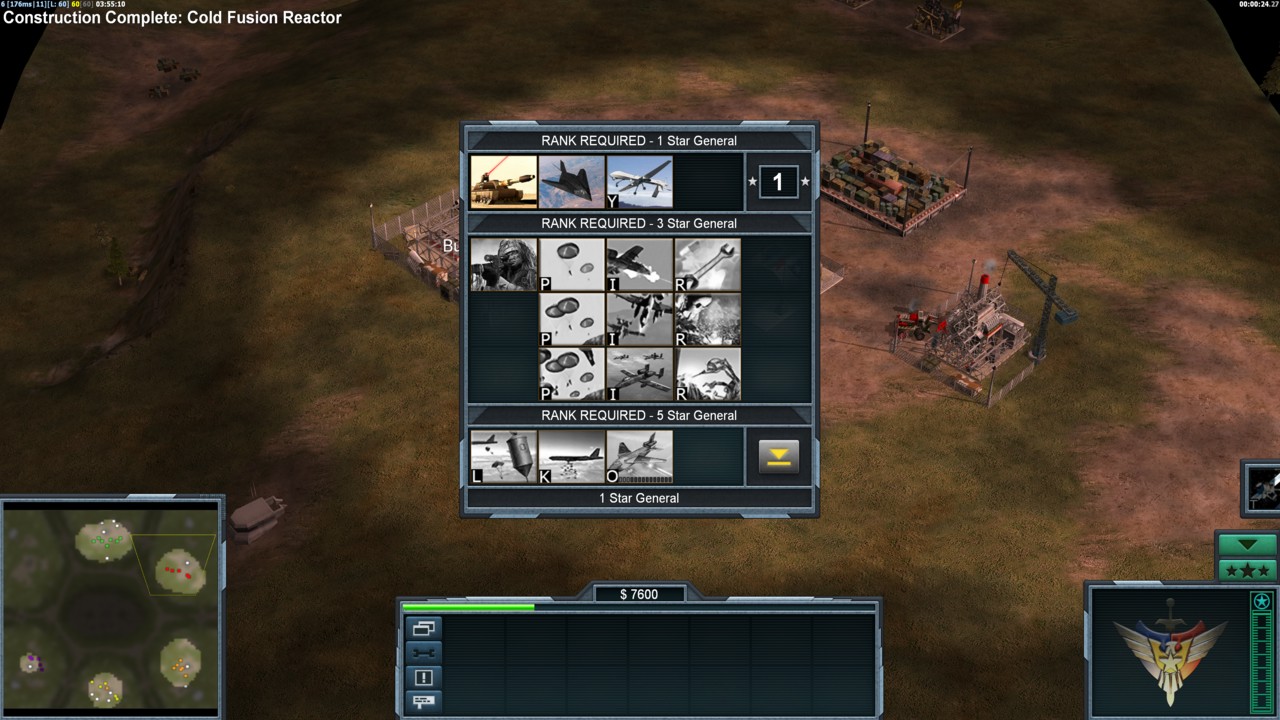Open the chat bubble button
Viewport: 1280px width, 720px height.
(x=423, y=702)
